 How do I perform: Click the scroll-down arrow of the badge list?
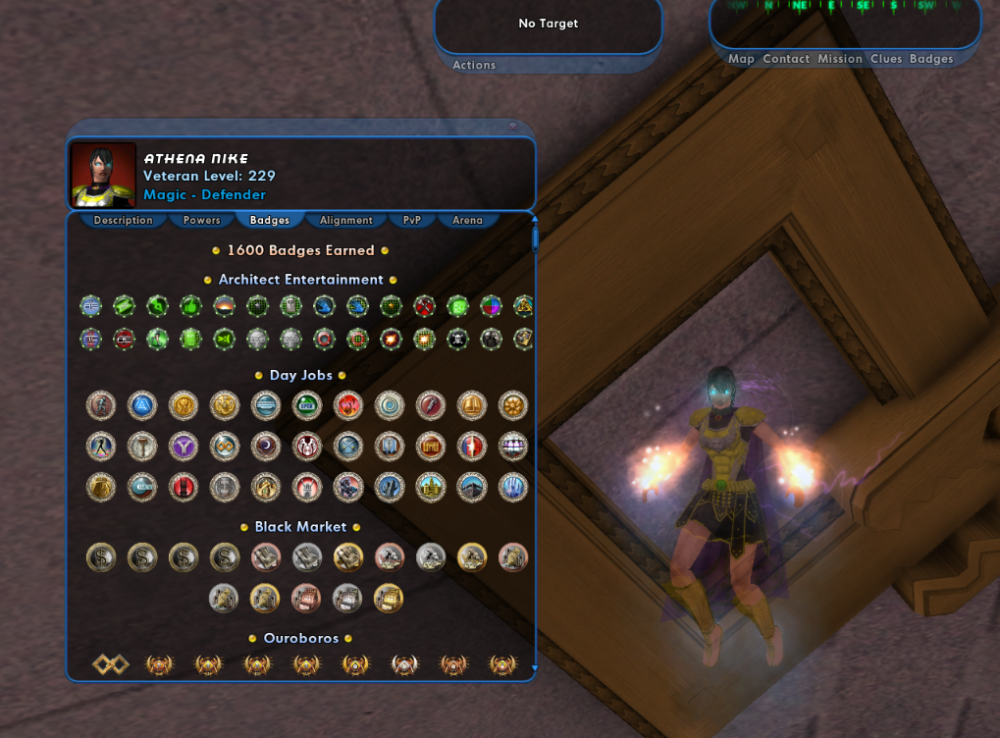(535, 668)
